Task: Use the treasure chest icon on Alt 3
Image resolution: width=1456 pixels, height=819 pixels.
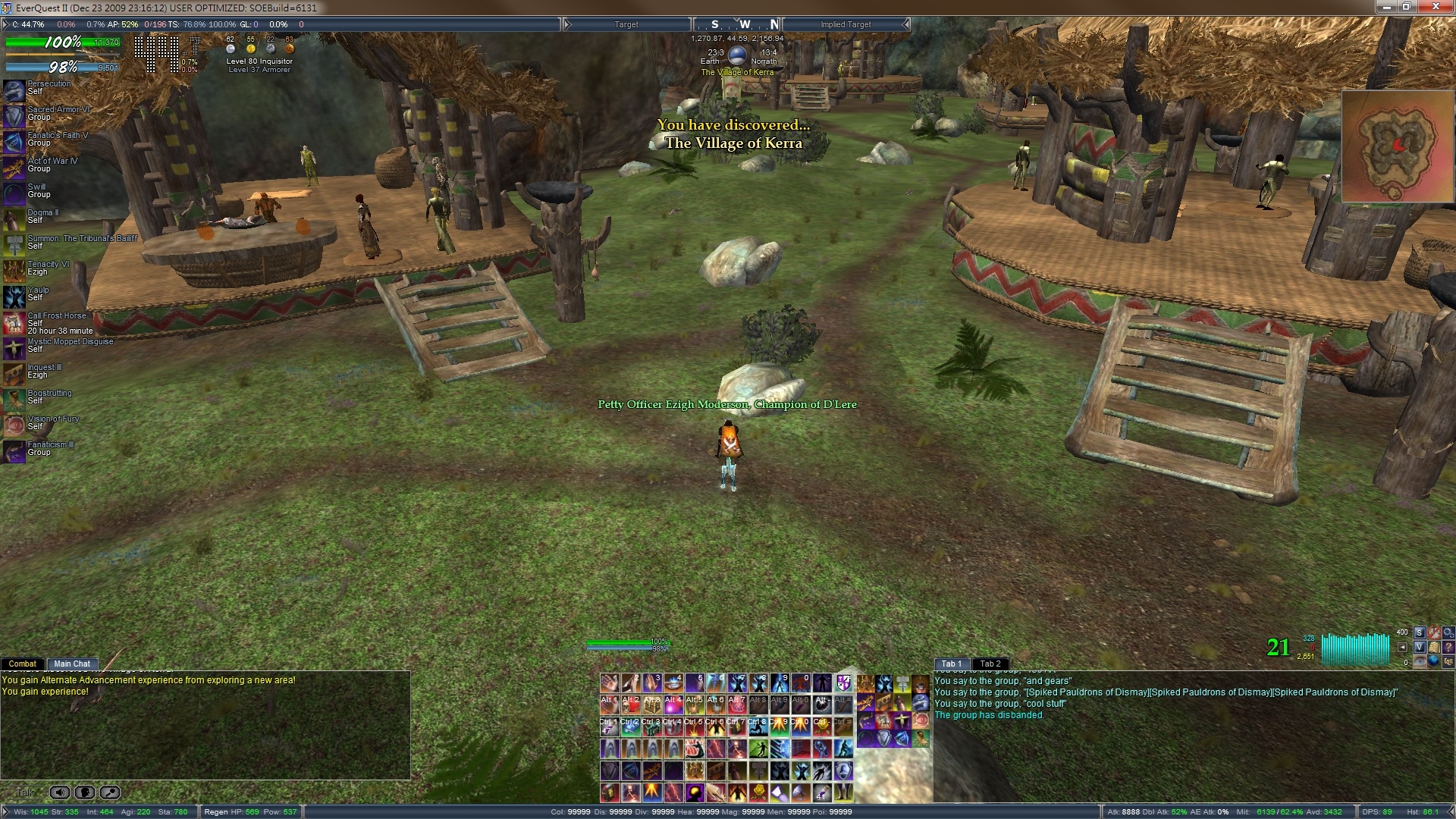Action: [652, 704]
